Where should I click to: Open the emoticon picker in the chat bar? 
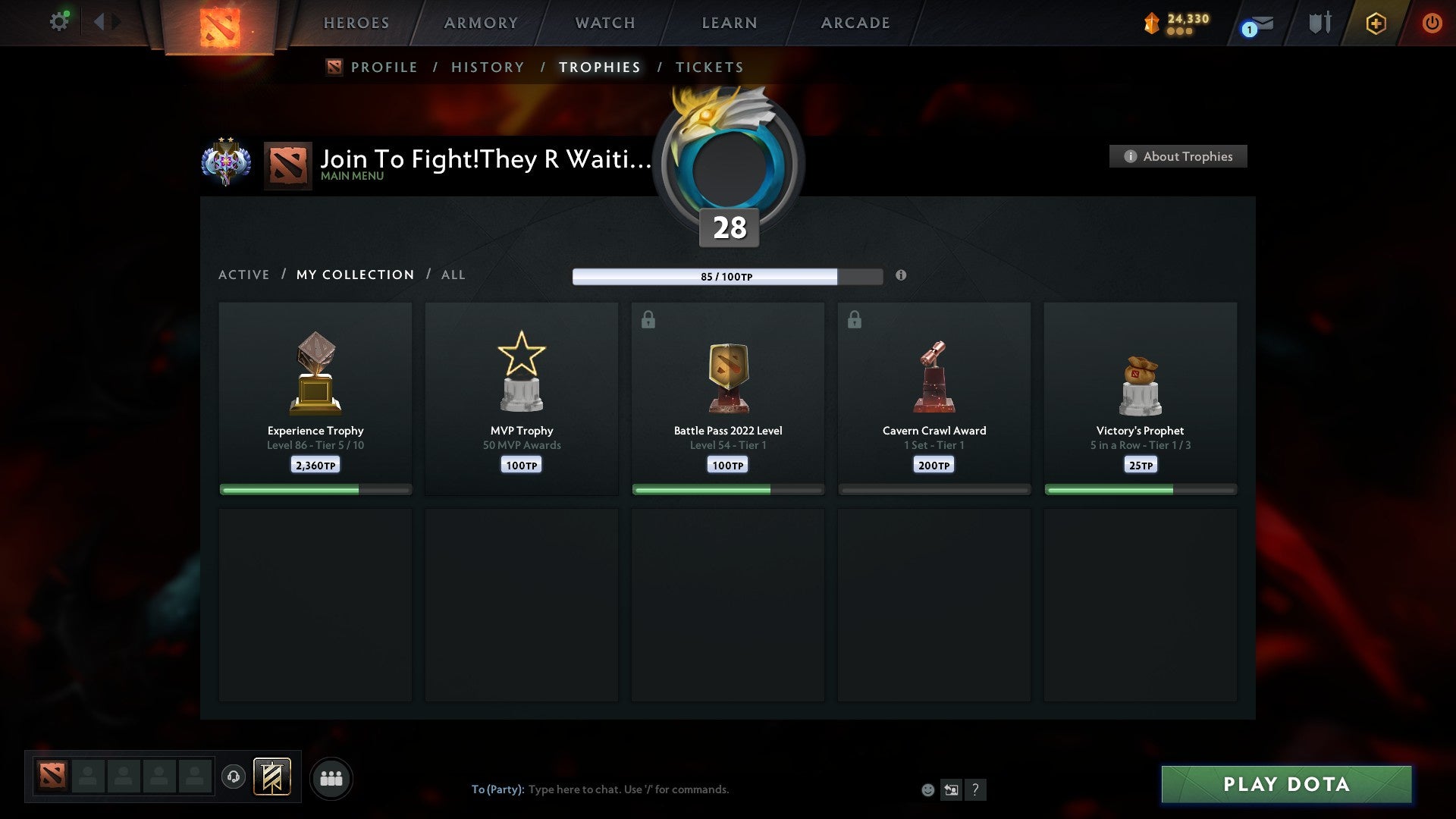(927, 789)
